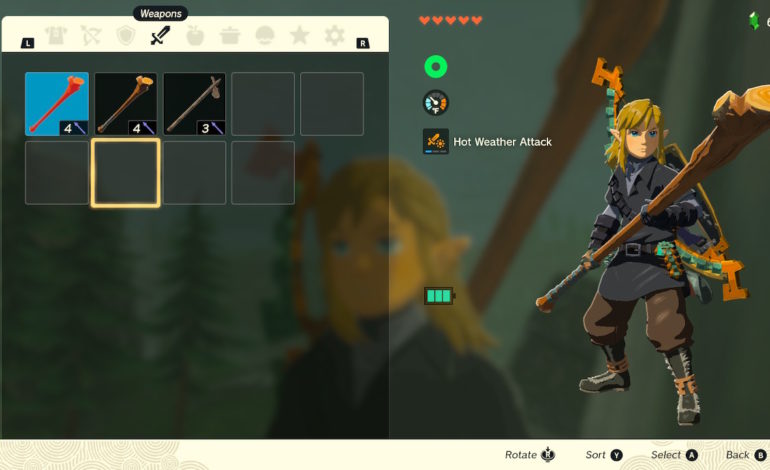The width and height of the screenshot is (770, 470).
Task: Open the Bows and Arrows tab
Action: pos(90,37)
